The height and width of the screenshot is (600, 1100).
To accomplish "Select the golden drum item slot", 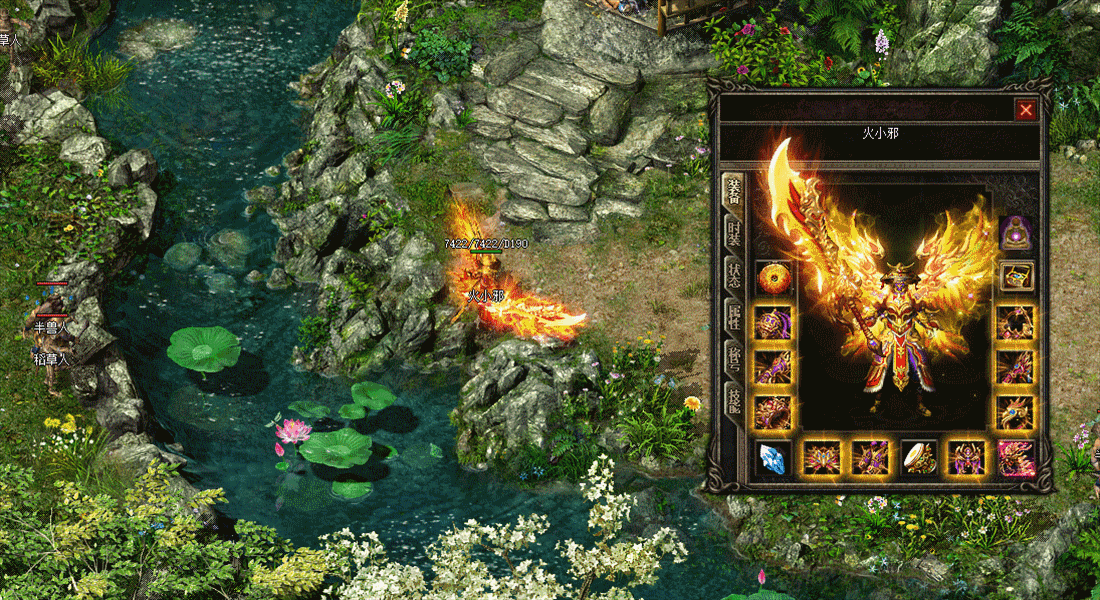I will coord(919,457).
